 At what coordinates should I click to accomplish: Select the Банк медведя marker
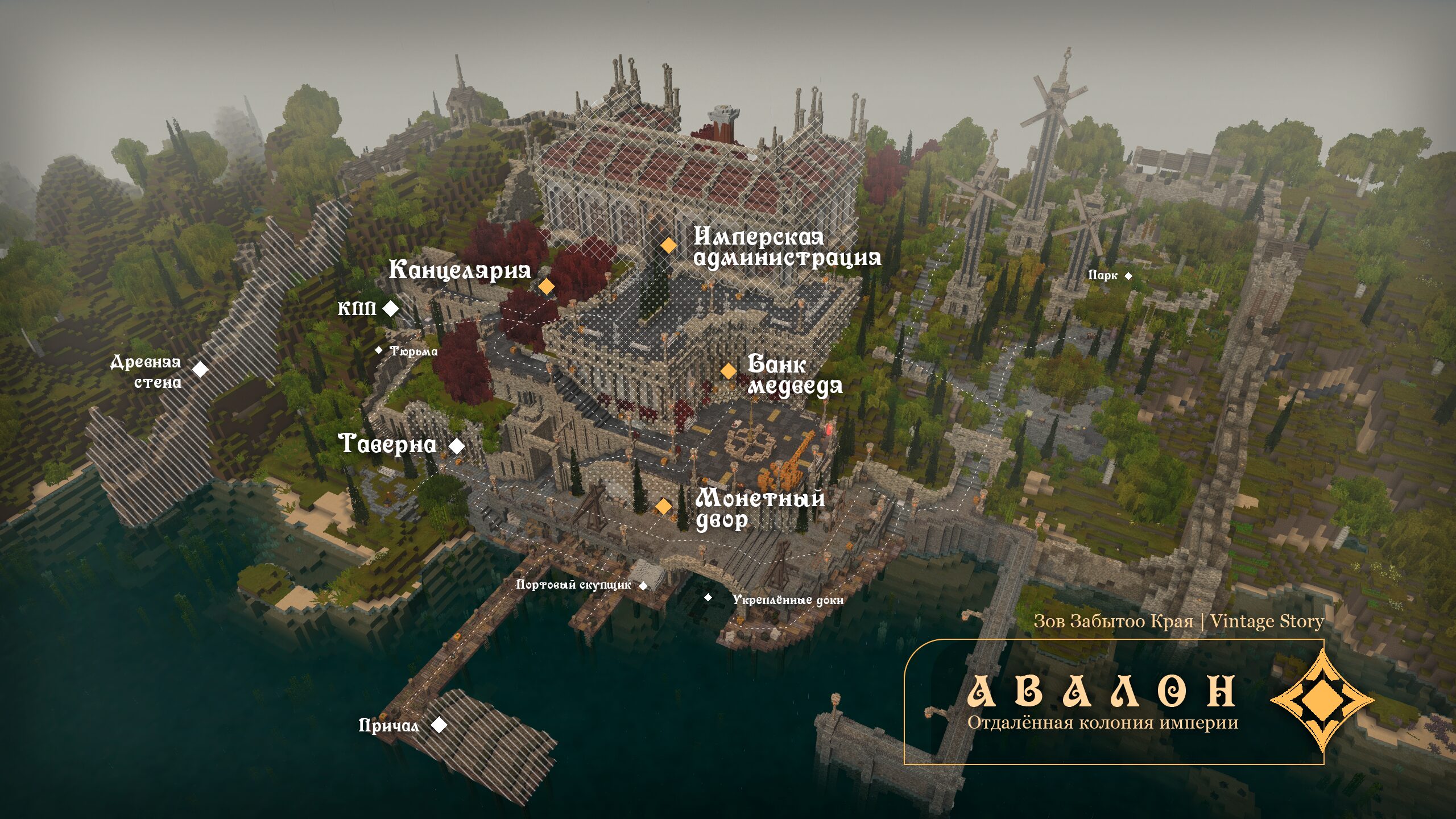tap(728, 371)
